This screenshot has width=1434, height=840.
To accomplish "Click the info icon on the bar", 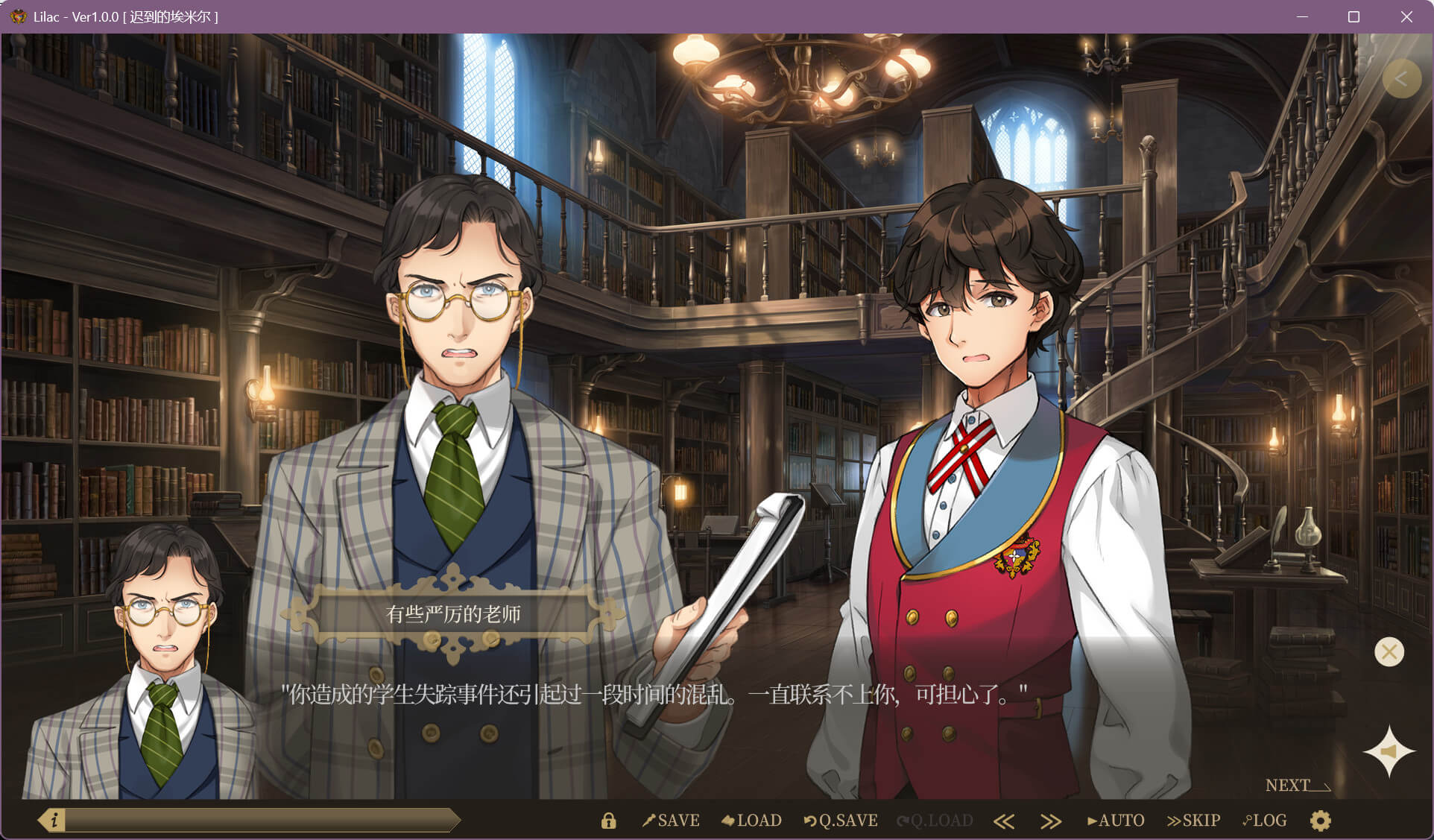I will coord(54,821).
